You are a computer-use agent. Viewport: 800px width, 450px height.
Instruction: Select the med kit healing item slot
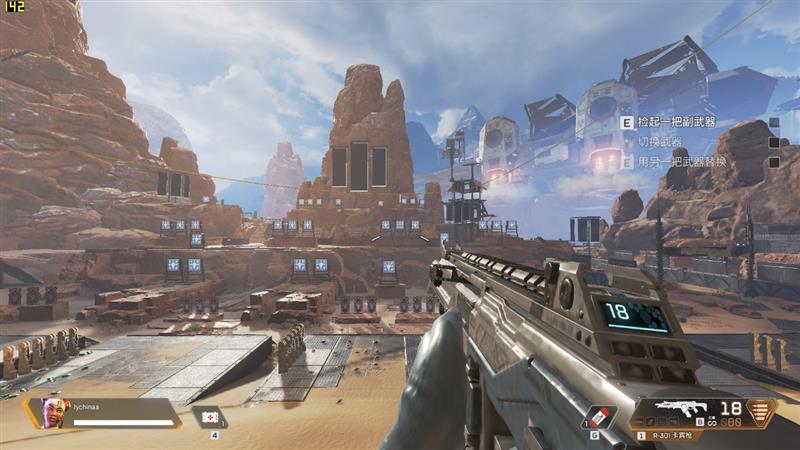pyautogui.click(x=210, y=417)
